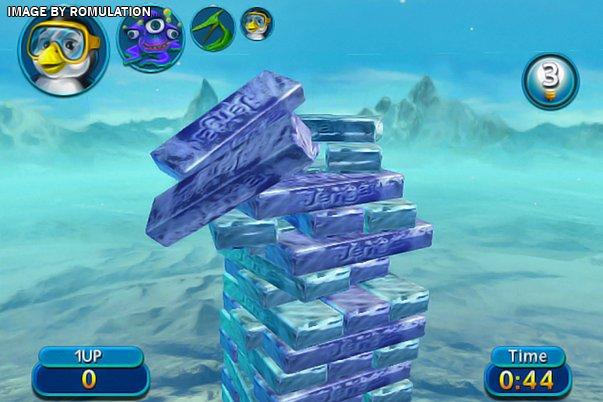Select the small penguin portrait icon

point(257,23)
